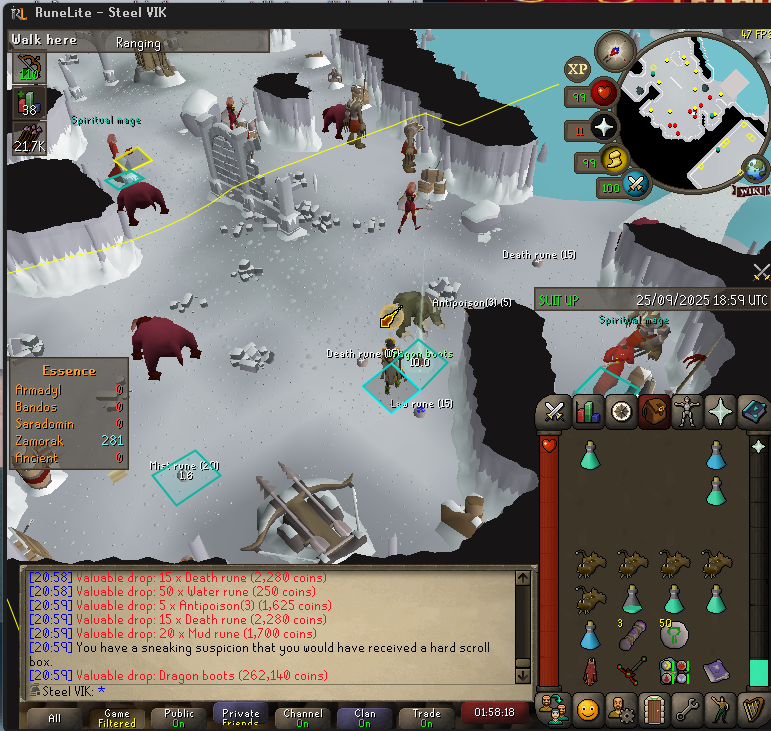Choose the Clan chat tab
This screenshot has width=771, height=731.
pyautogui.click(x=365, y=717)
